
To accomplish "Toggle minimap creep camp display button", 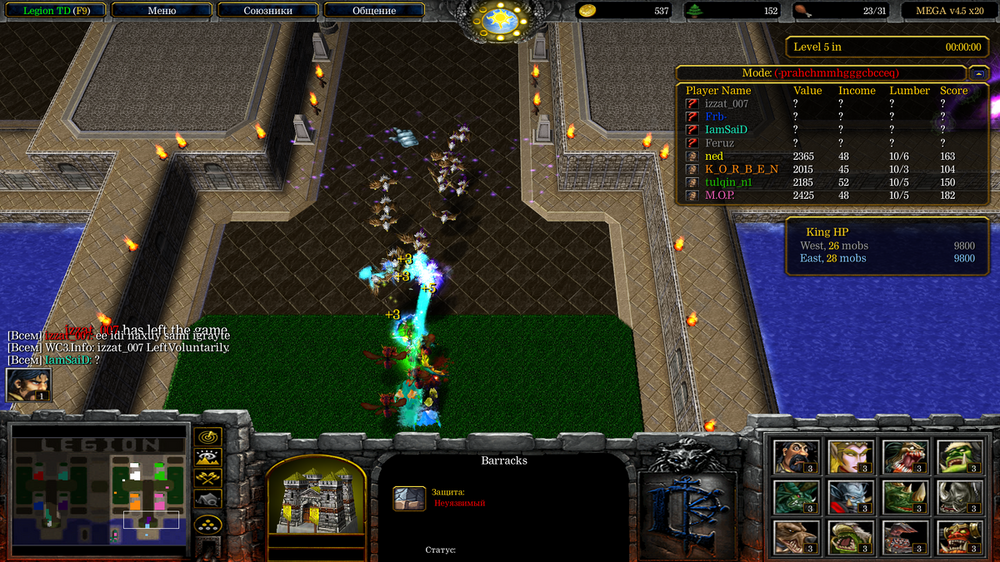I will pos(208,501).
